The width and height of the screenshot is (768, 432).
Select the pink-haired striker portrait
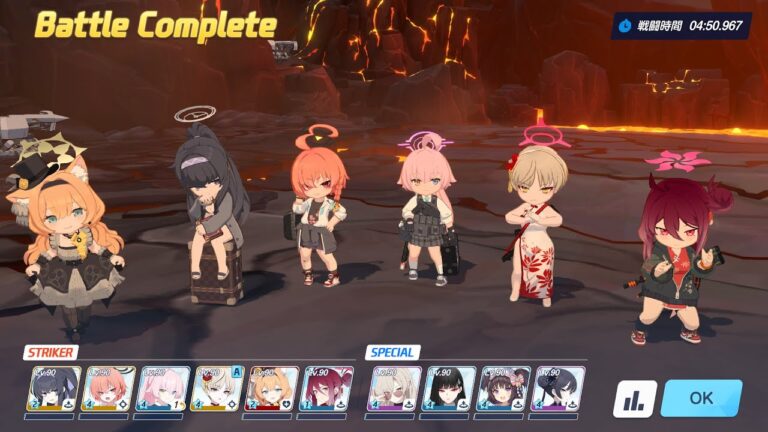click(163, 389)
